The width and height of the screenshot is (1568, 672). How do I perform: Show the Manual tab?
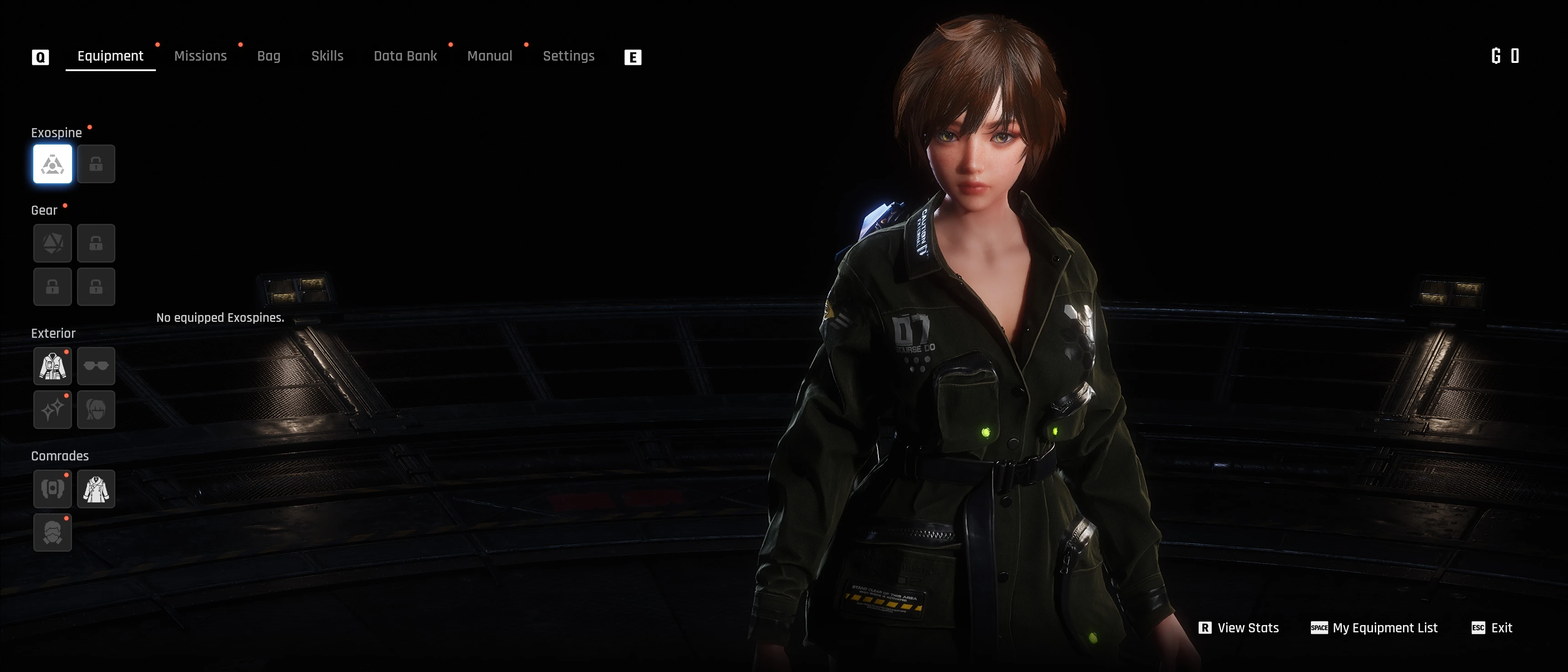click(x=490, y=56)
